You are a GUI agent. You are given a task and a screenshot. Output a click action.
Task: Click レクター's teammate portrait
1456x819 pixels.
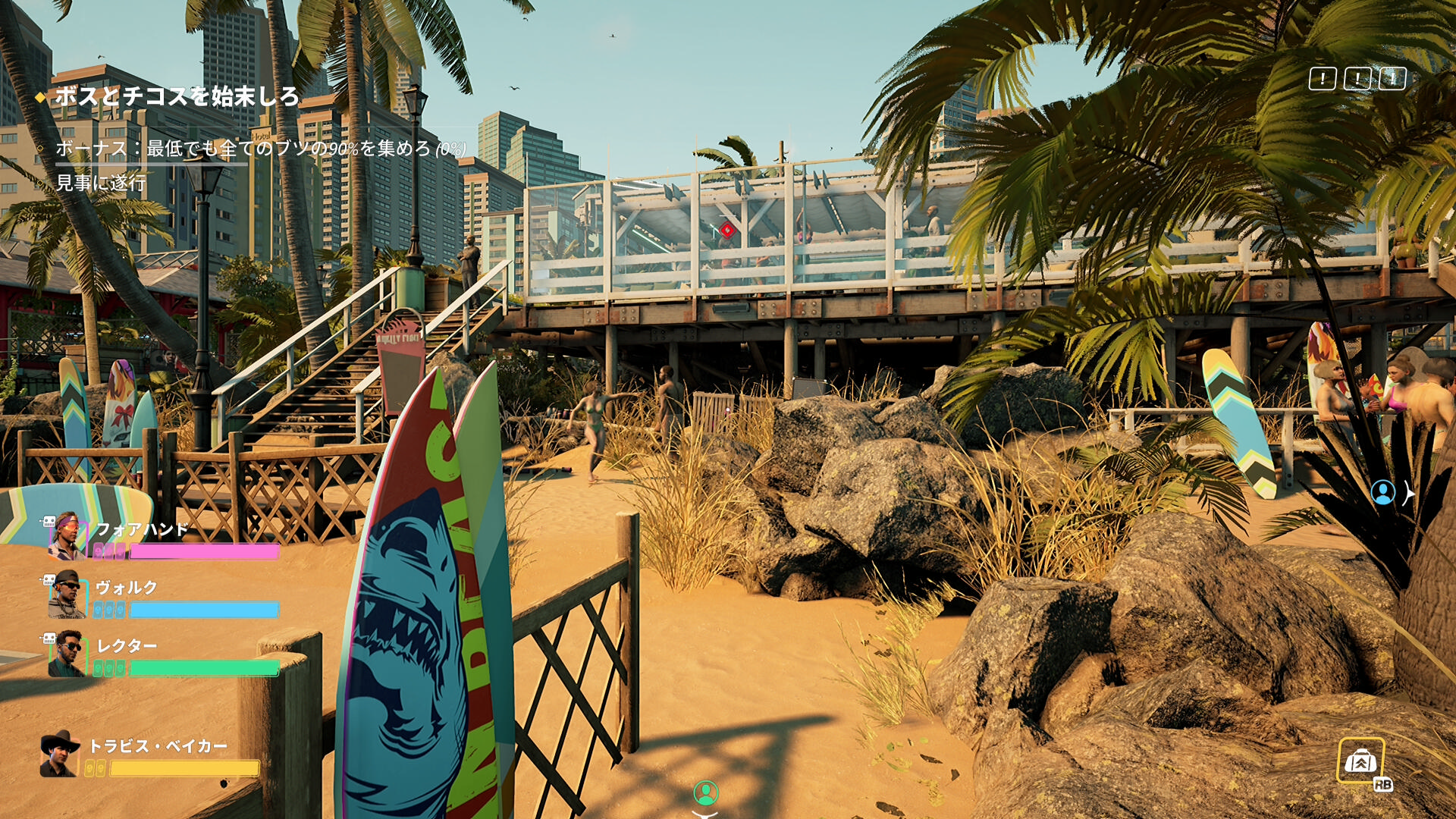[x=67, y=653]
